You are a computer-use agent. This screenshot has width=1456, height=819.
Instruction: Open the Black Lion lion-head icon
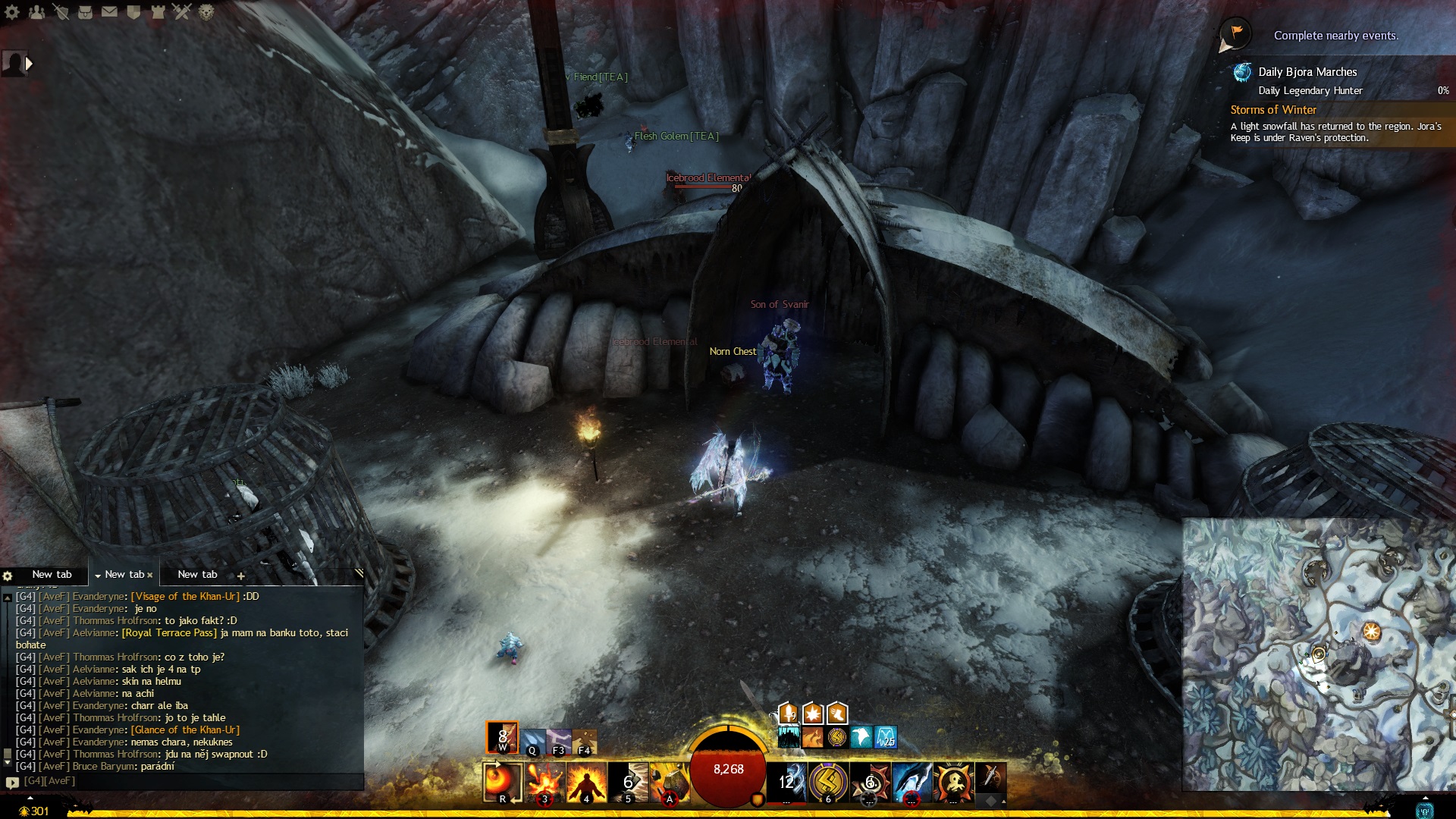point(206,12)
